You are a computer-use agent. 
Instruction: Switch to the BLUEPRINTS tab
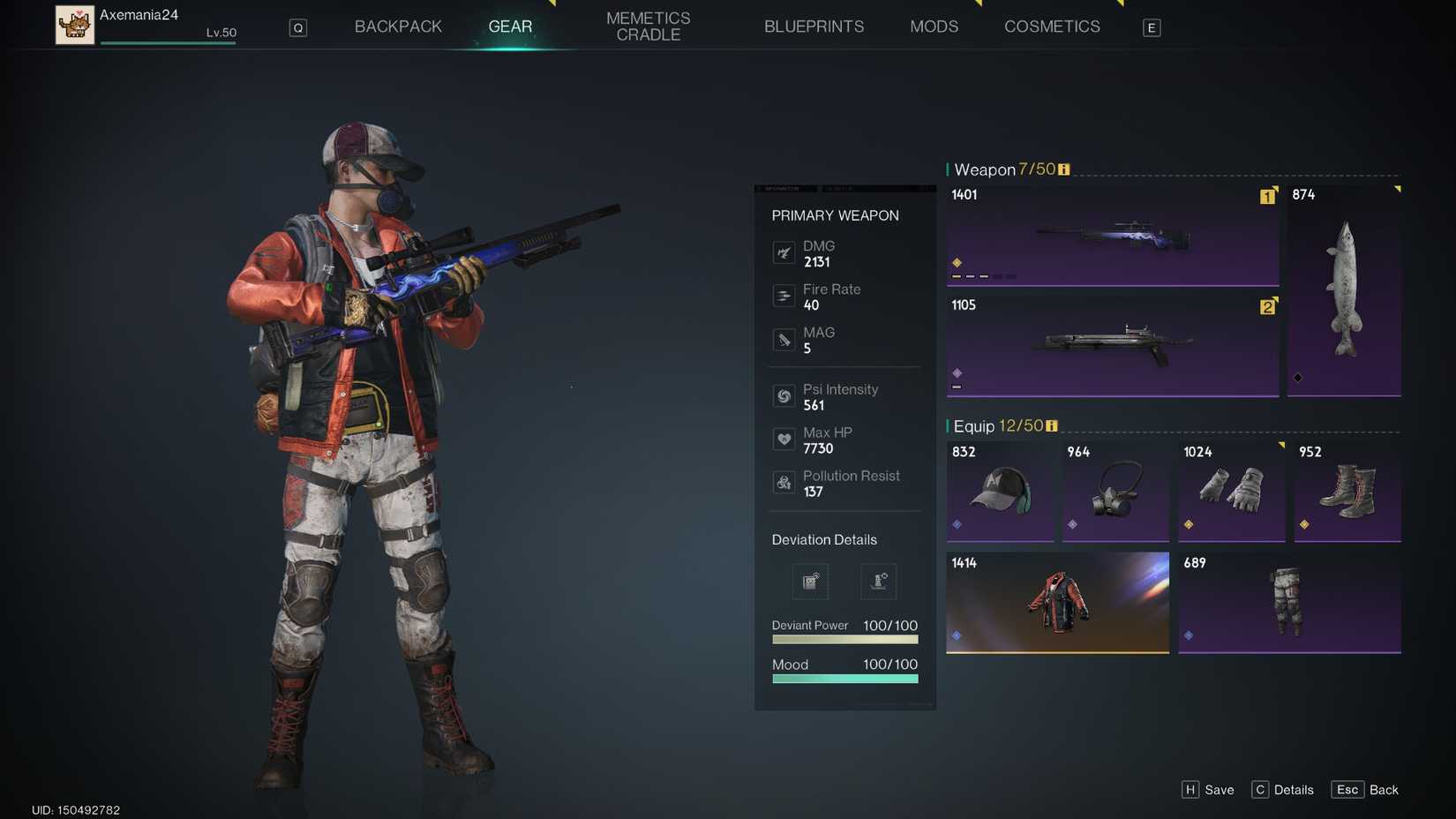pos(814,26)
